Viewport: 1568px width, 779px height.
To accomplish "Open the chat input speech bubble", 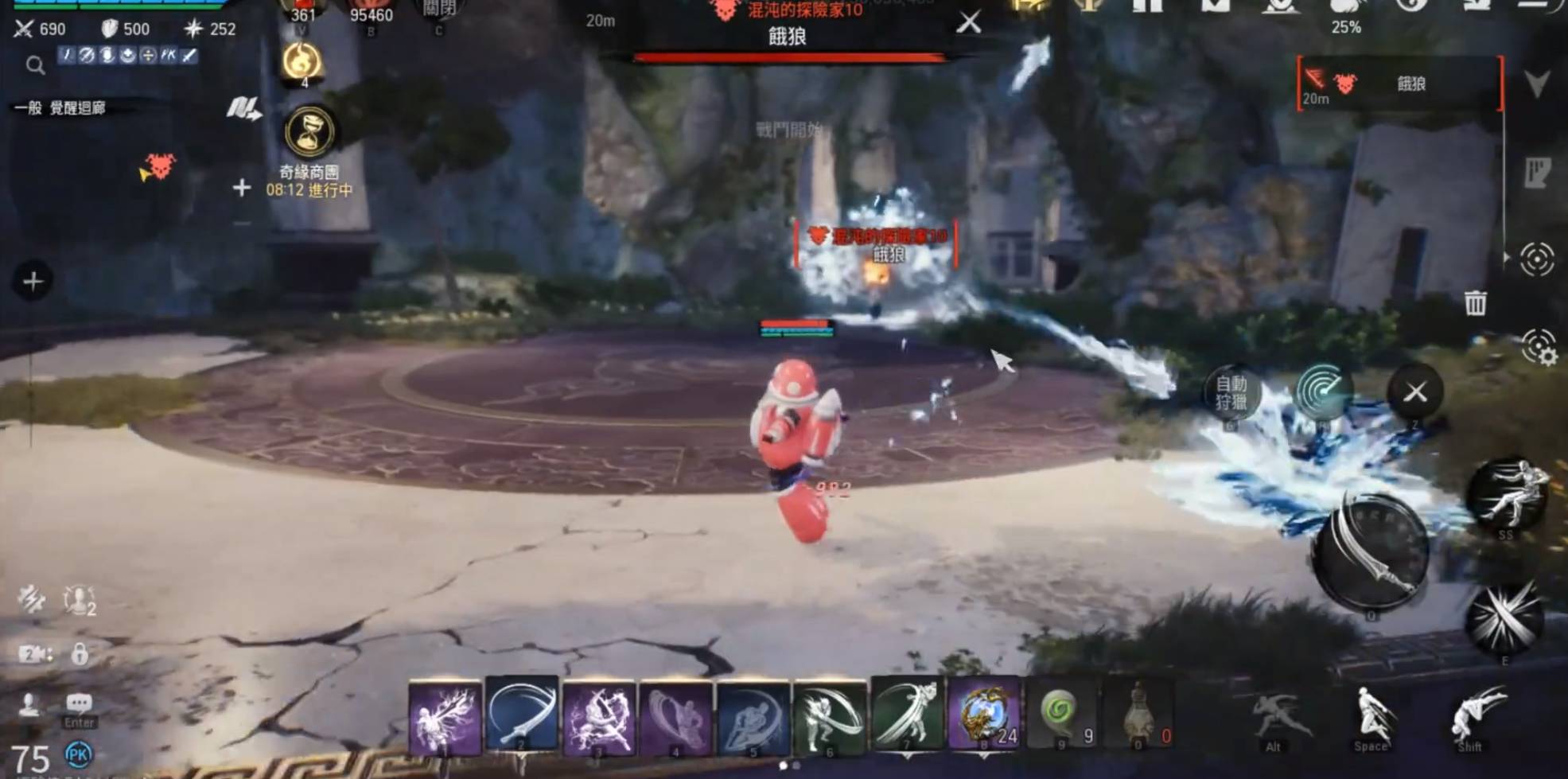I will [x=79, y=704].
